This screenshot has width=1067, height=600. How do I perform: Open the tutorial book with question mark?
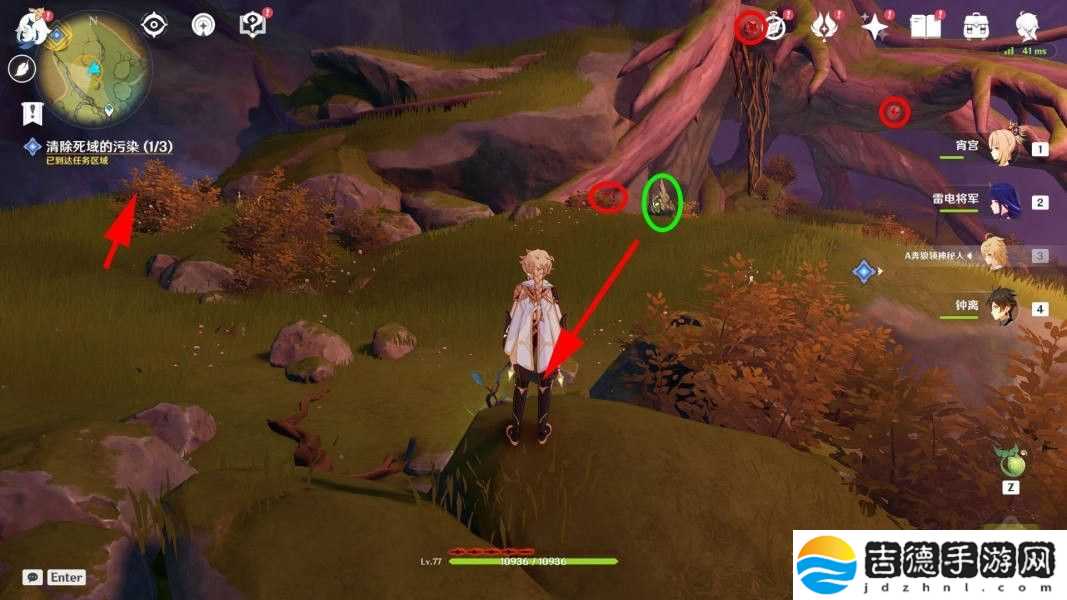252,25
